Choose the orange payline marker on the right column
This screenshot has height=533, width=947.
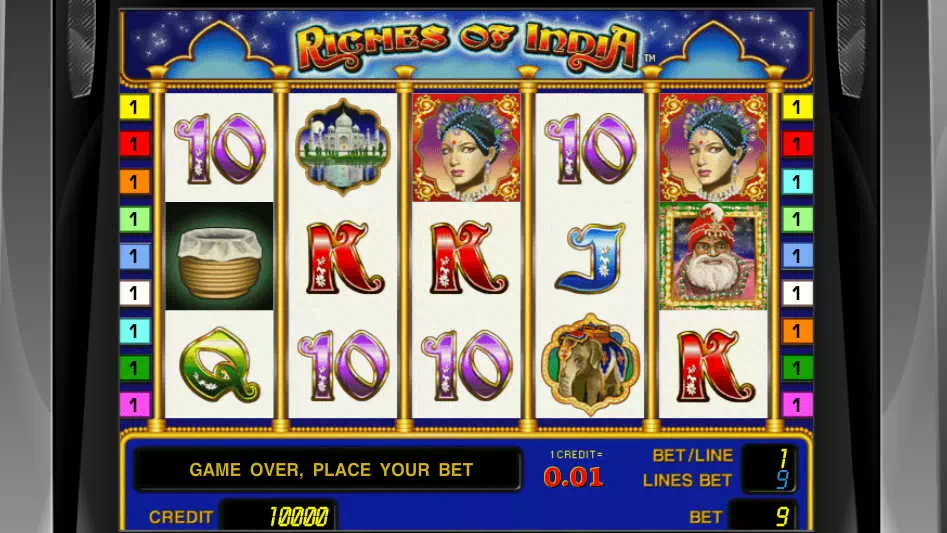[797, 331]
